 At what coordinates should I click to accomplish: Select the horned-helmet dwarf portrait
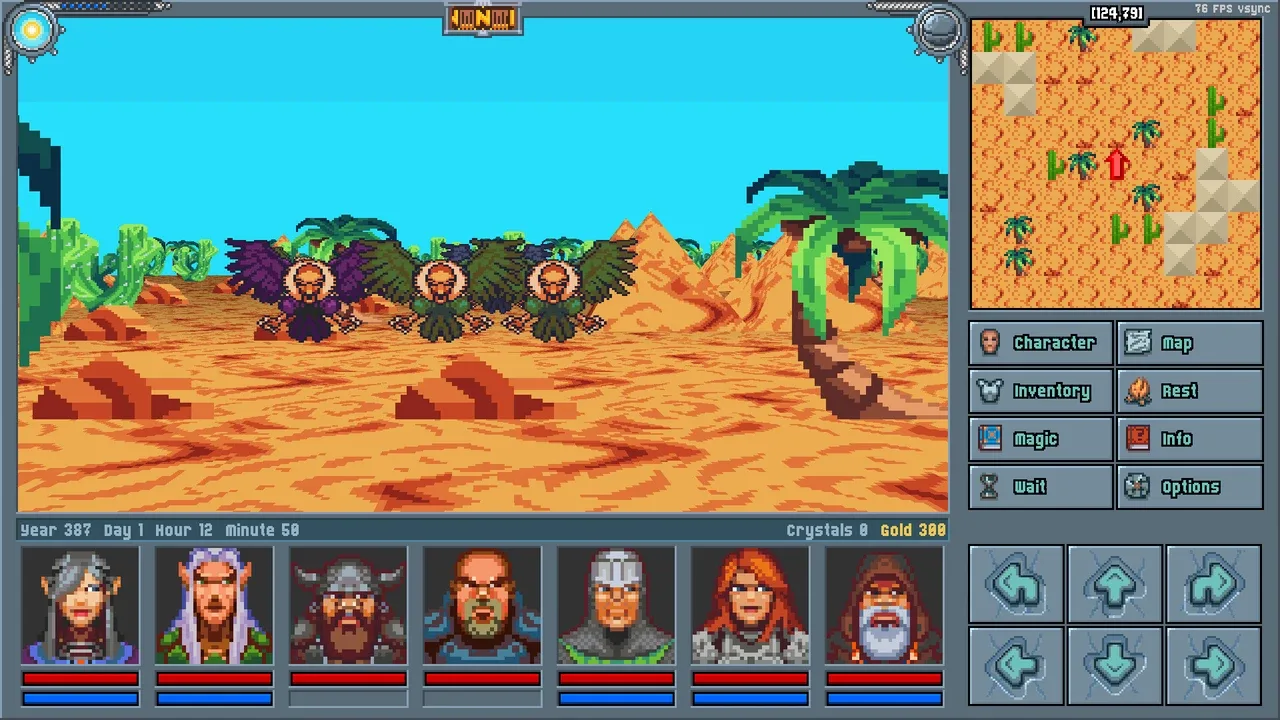pyautogui.click(x=348, y=606)
